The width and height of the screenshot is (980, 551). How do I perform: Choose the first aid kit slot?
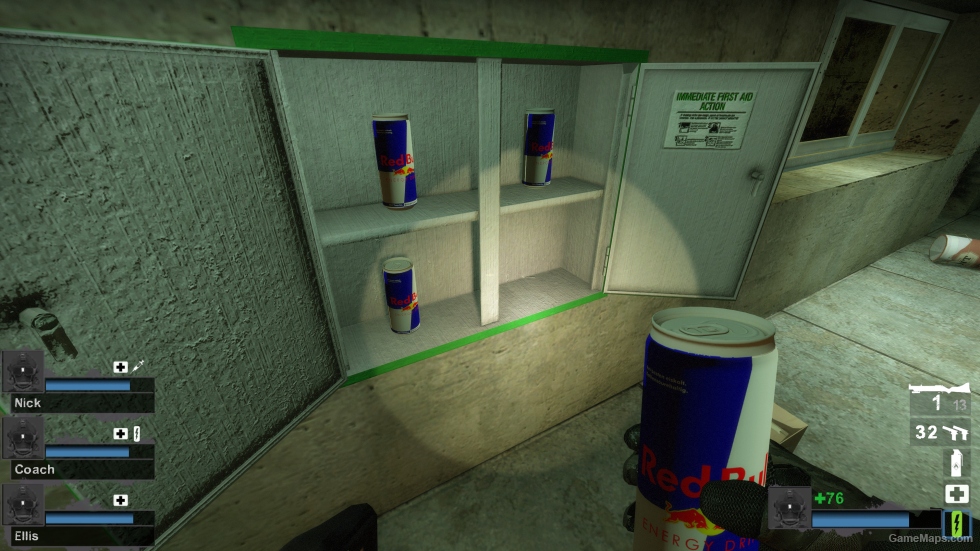tap(955, 494)
